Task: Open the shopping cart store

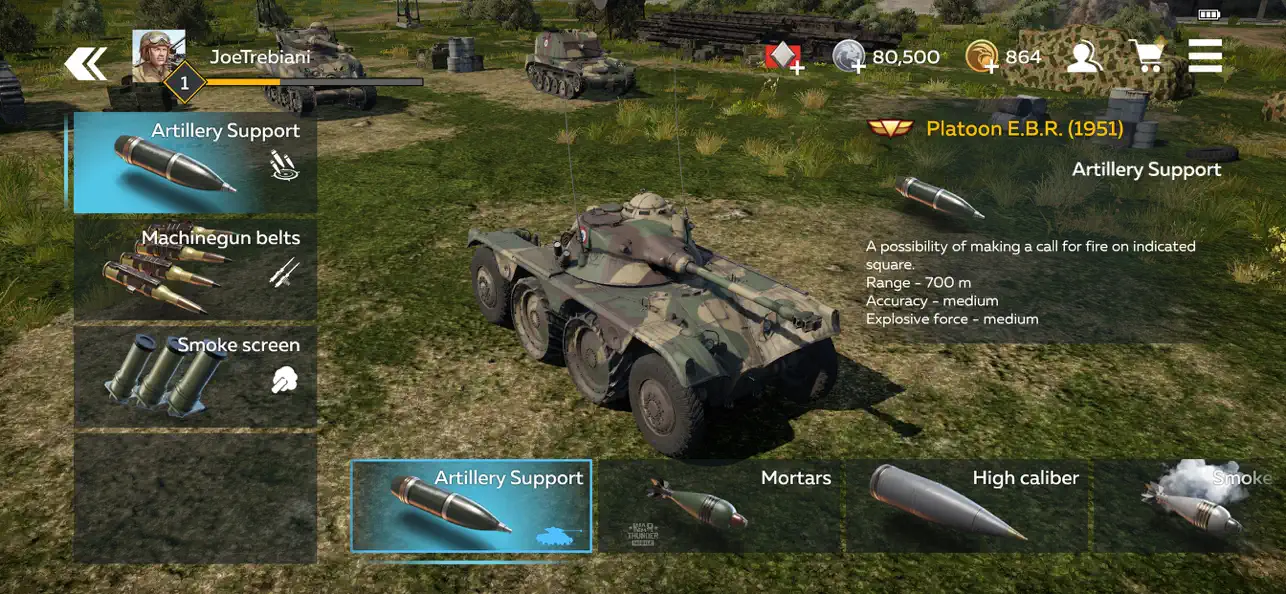Action: (x=1146, y=57)
